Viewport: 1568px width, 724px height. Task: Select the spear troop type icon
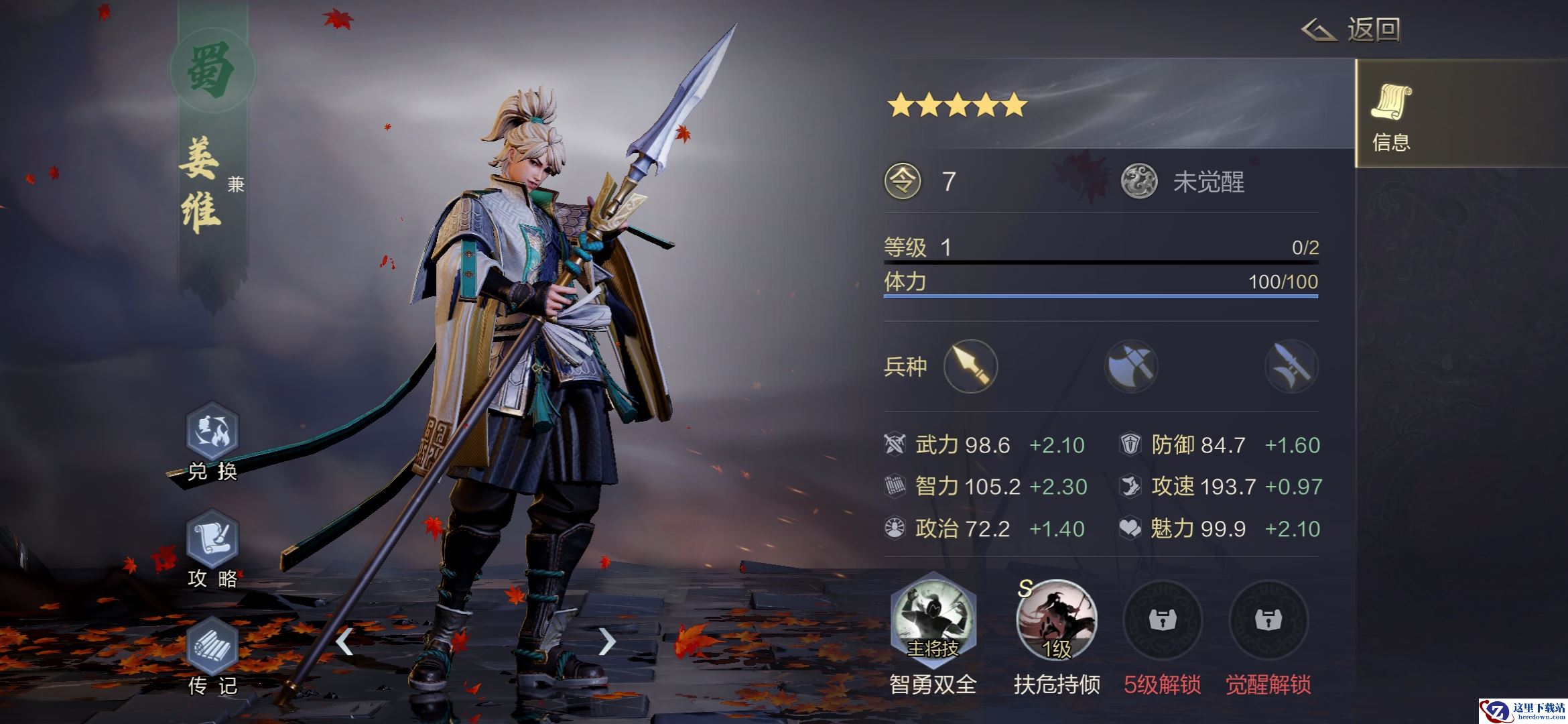point(970,366)
